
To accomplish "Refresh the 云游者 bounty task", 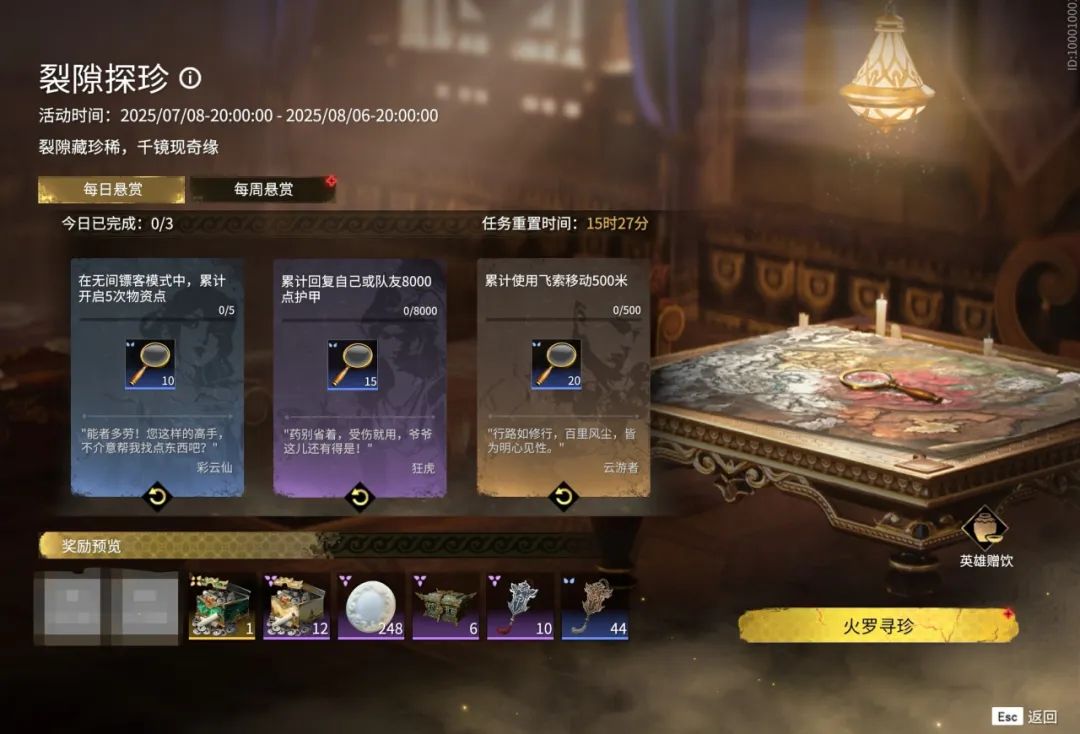I will coord(563,495).
